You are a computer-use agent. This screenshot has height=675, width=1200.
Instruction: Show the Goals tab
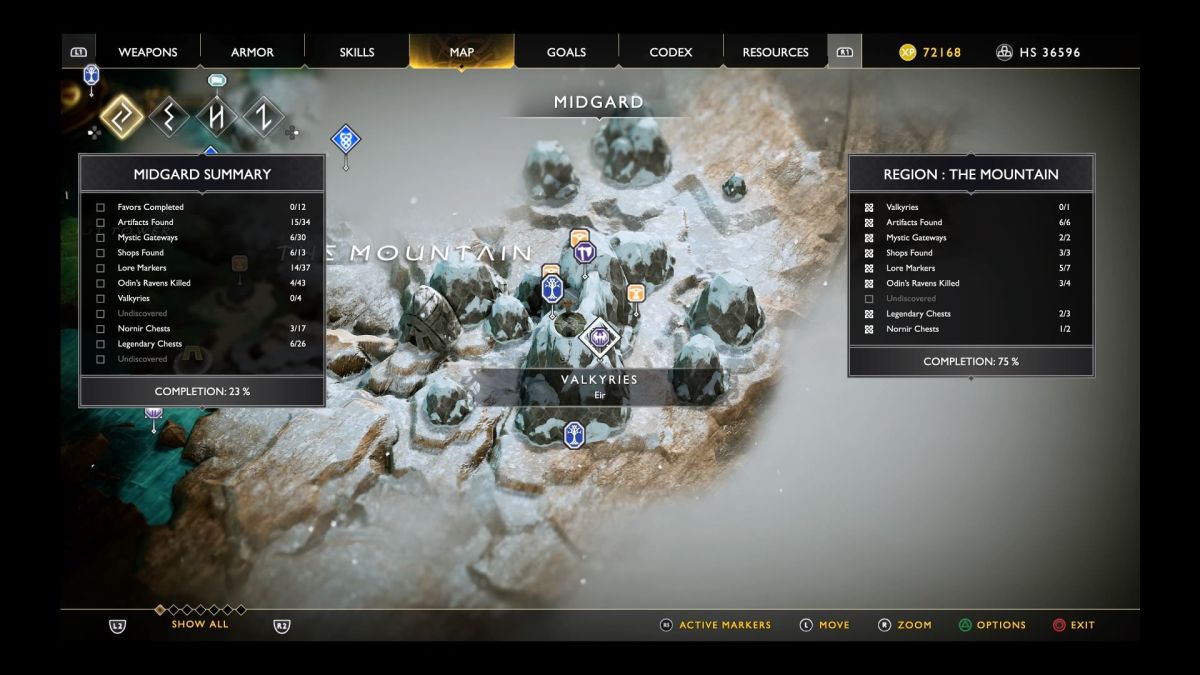point(566,52)
